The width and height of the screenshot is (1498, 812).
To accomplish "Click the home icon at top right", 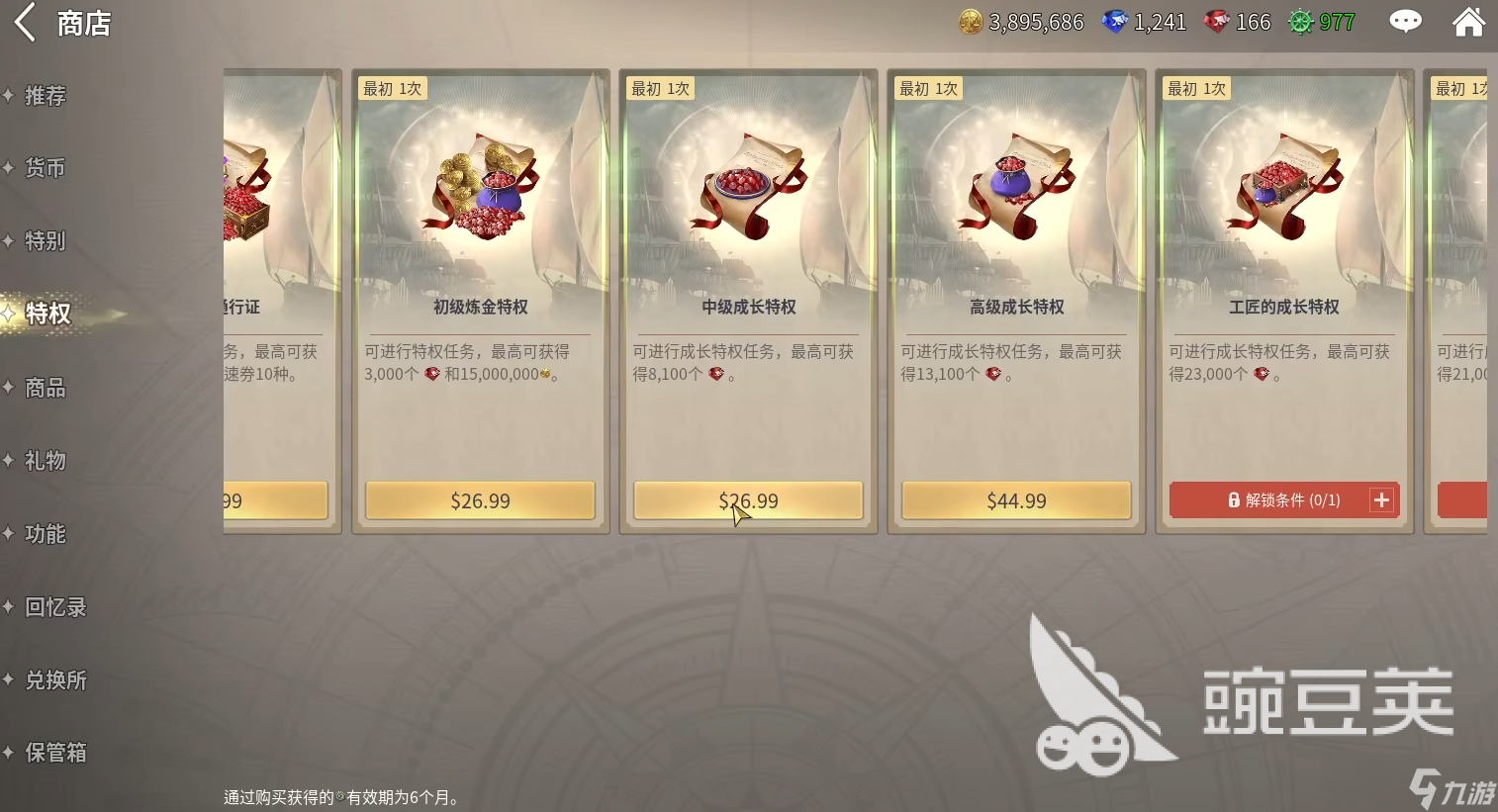I will pyautogui.click(x=1469, y=21).
